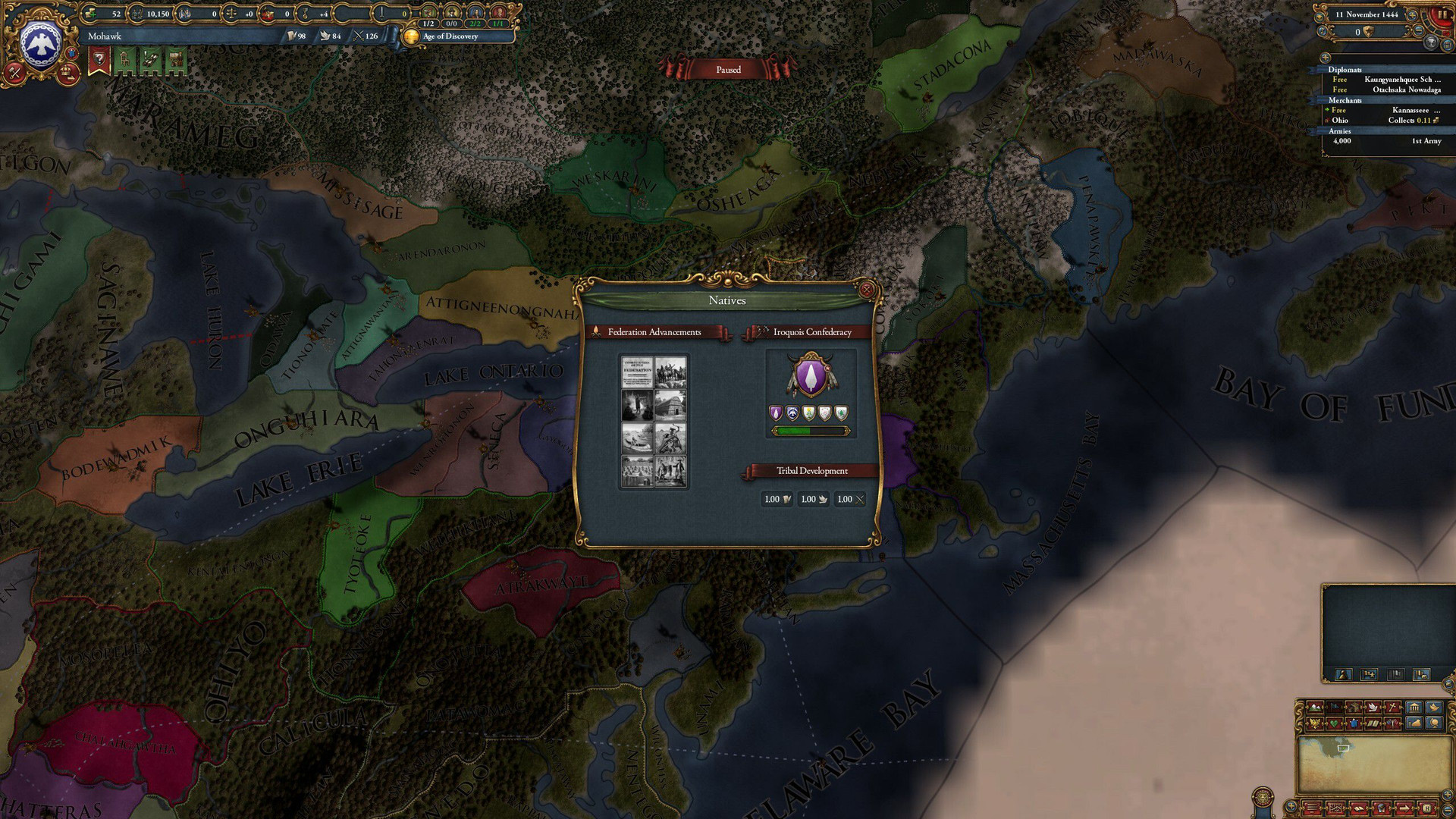Image resolution: width=1456 pixels, height=819 pixels.
Task: Increase game speed with plus button
Action: coord(1414,14)
